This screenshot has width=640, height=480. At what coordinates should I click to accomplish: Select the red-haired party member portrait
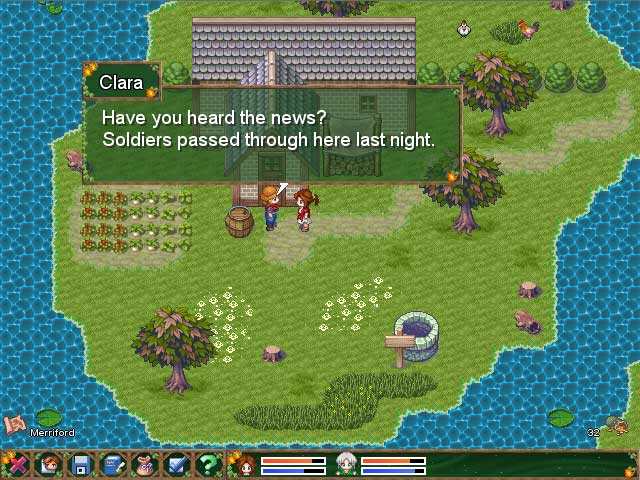[x=245, y=465]
